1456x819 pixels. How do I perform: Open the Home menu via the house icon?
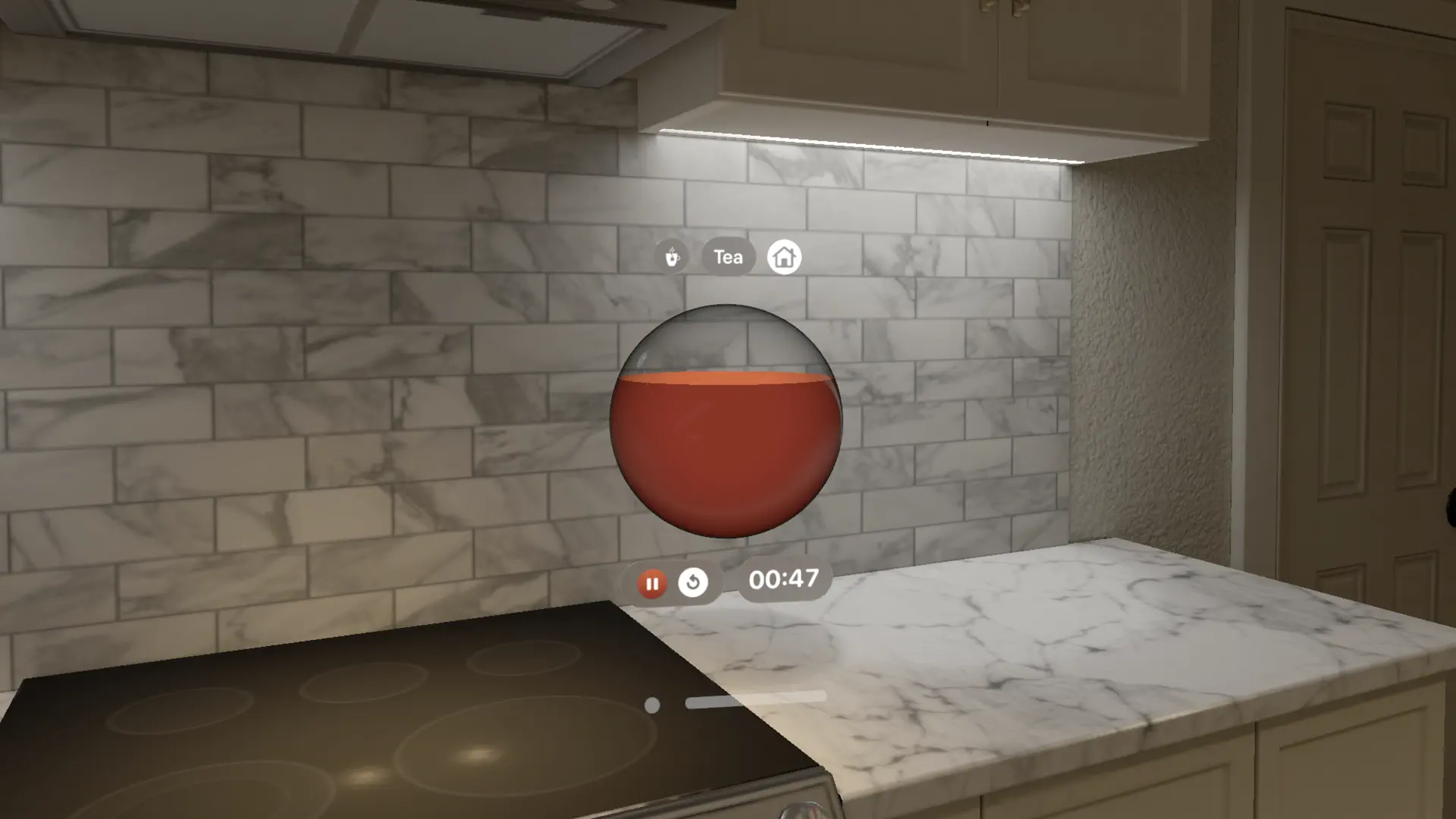(x=786, y=256)
